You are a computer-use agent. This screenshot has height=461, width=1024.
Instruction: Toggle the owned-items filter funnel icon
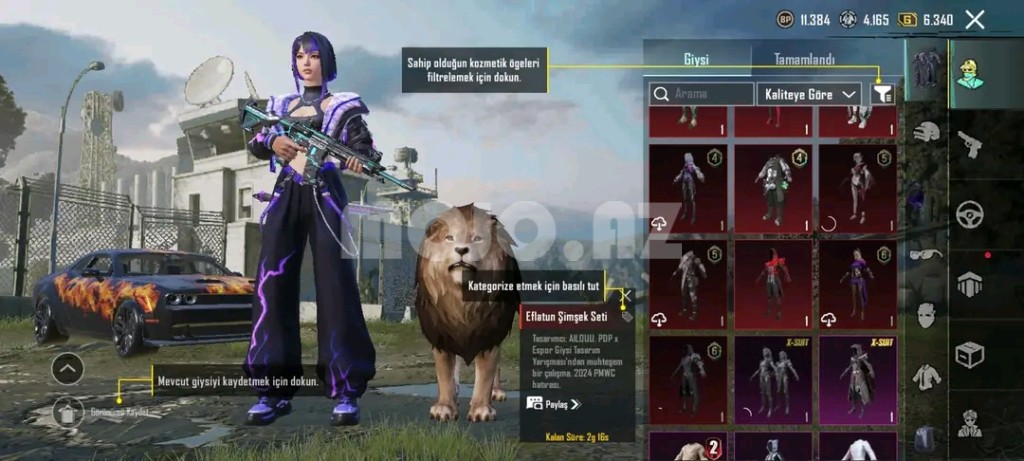(882, 94)
